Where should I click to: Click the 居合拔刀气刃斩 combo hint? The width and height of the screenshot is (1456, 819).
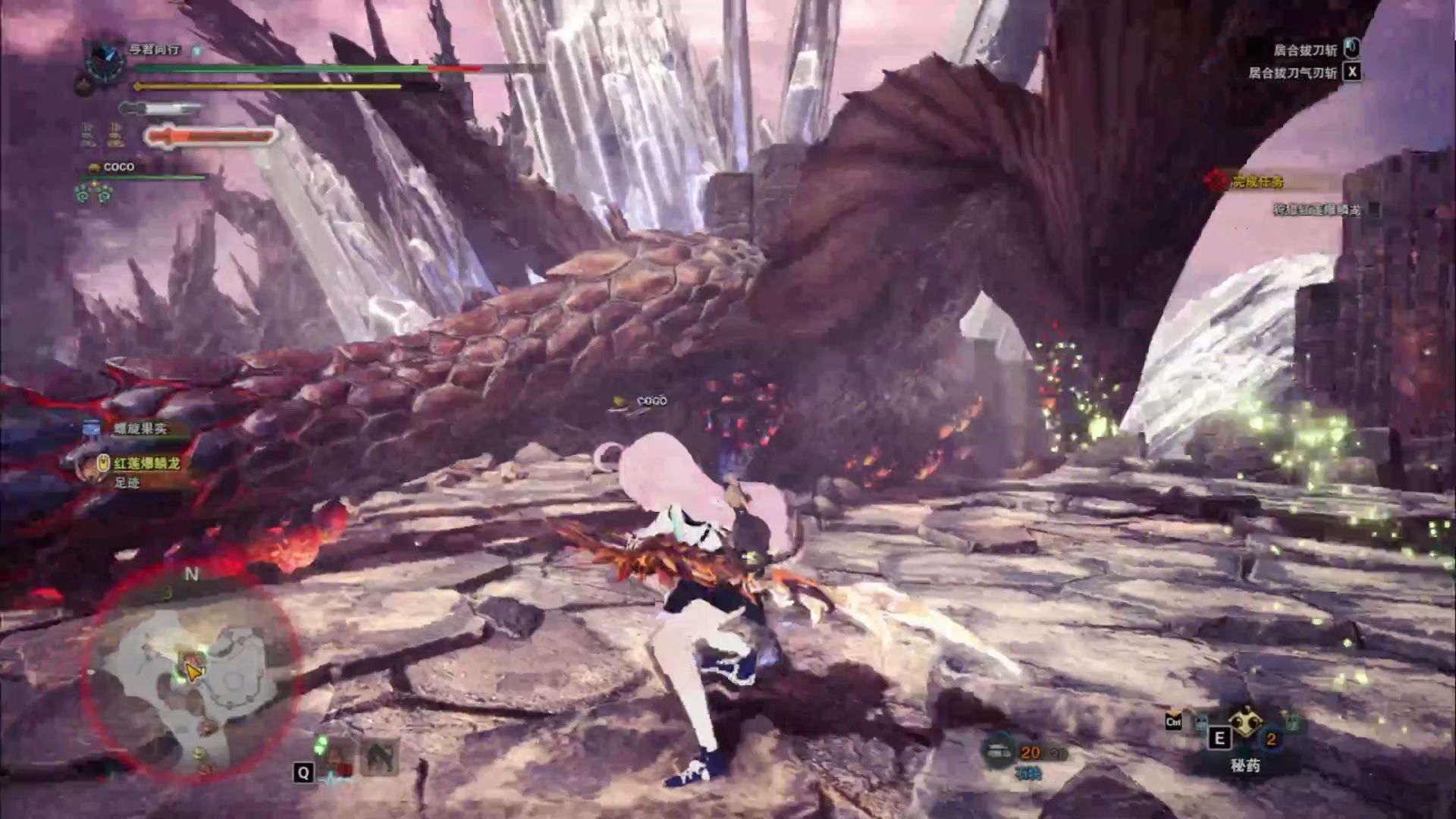[1291, 73]
